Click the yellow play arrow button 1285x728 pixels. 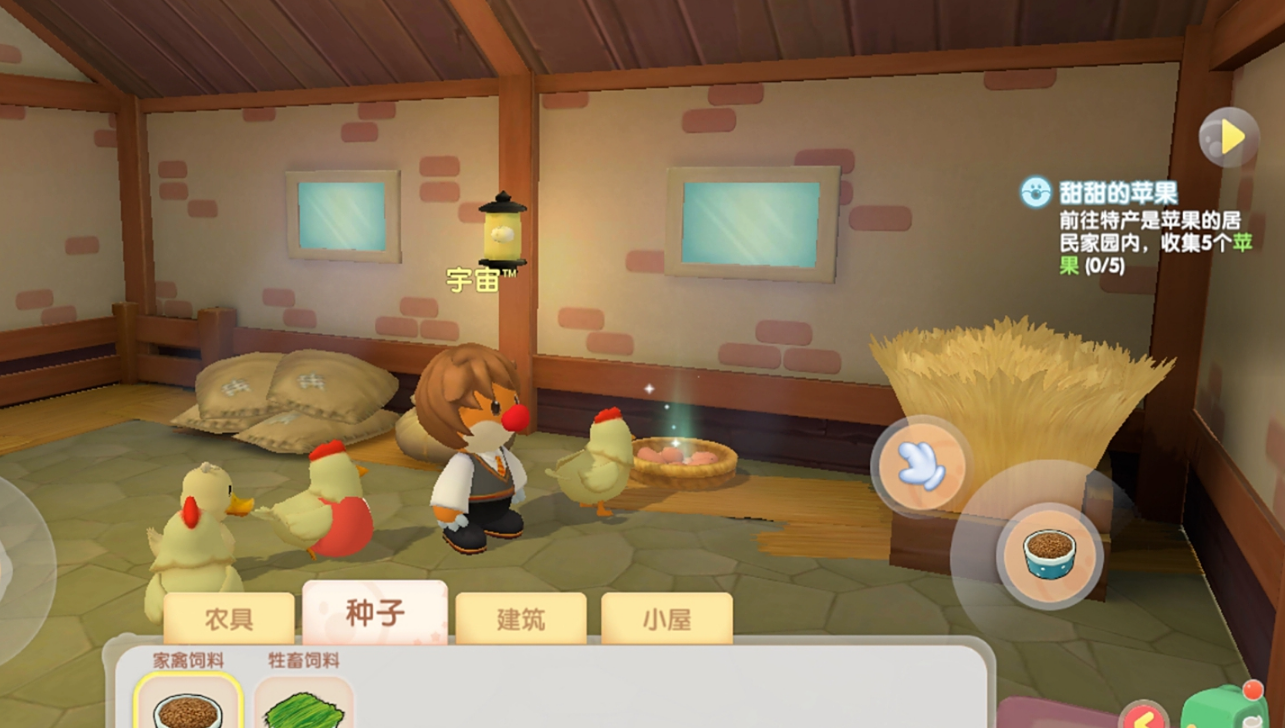click(1229, 137)
